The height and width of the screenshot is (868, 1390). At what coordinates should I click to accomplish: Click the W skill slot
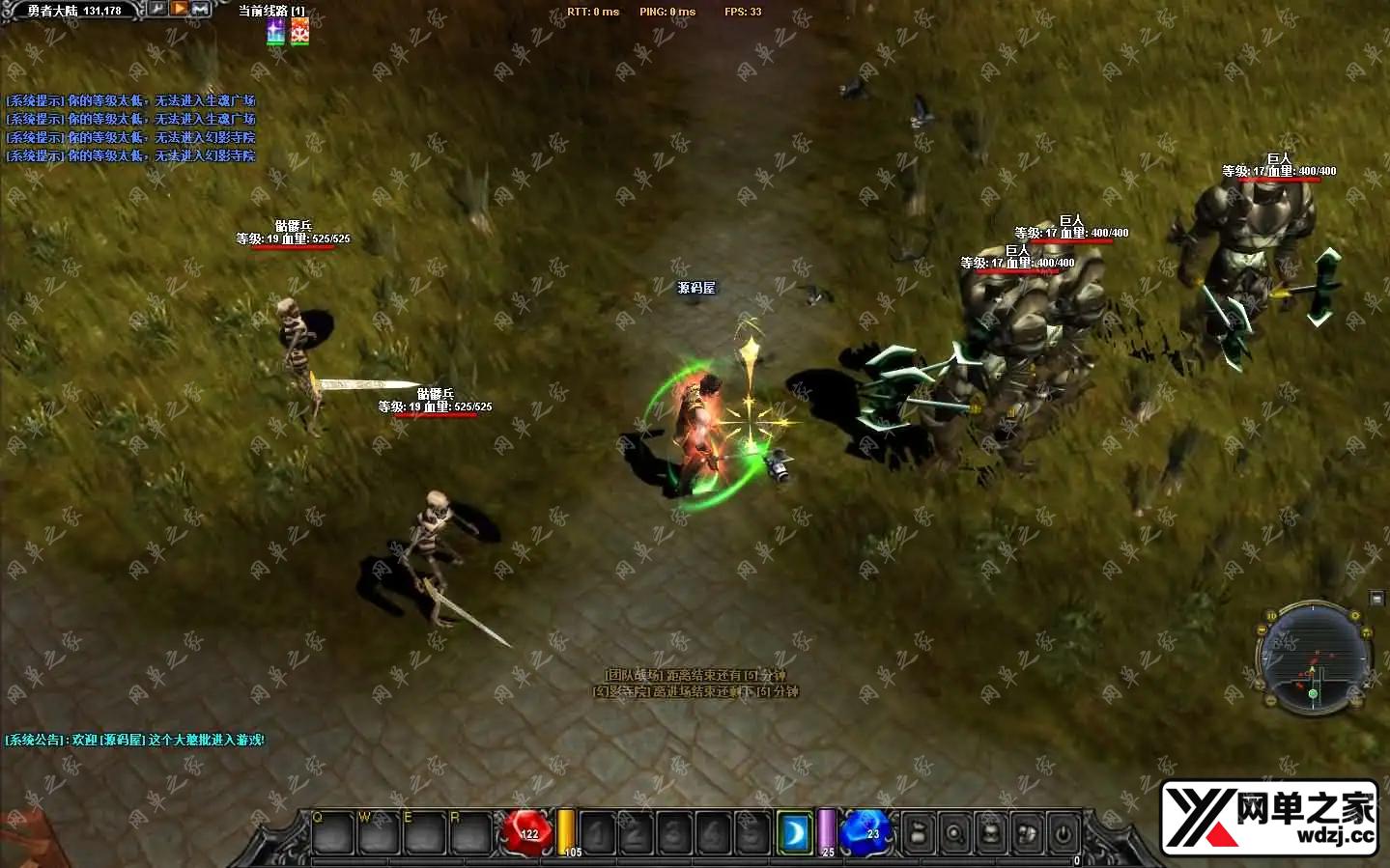(x=379, y=832)
